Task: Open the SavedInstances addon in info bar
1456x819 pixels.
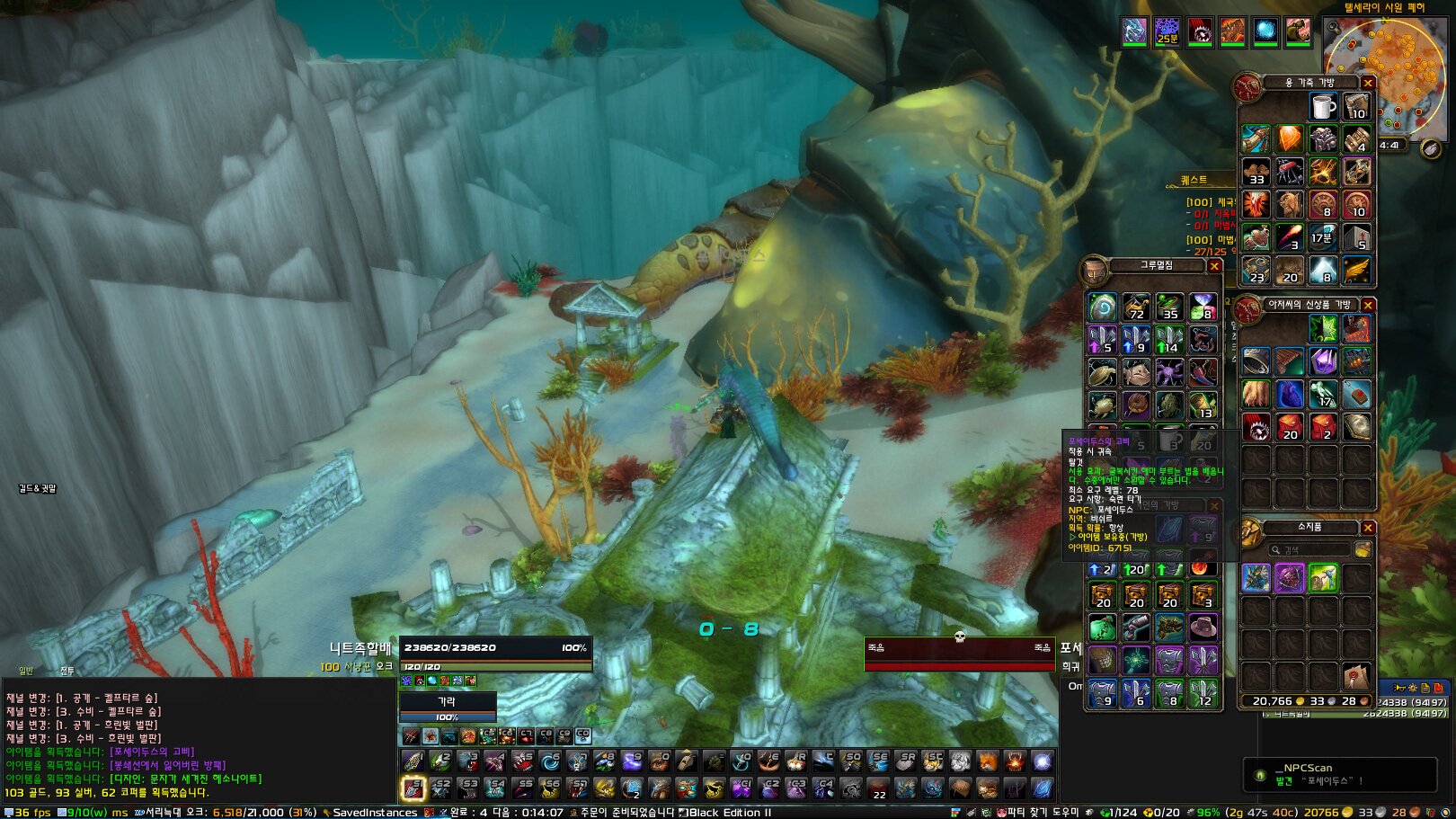Action: tap(374, 813)
